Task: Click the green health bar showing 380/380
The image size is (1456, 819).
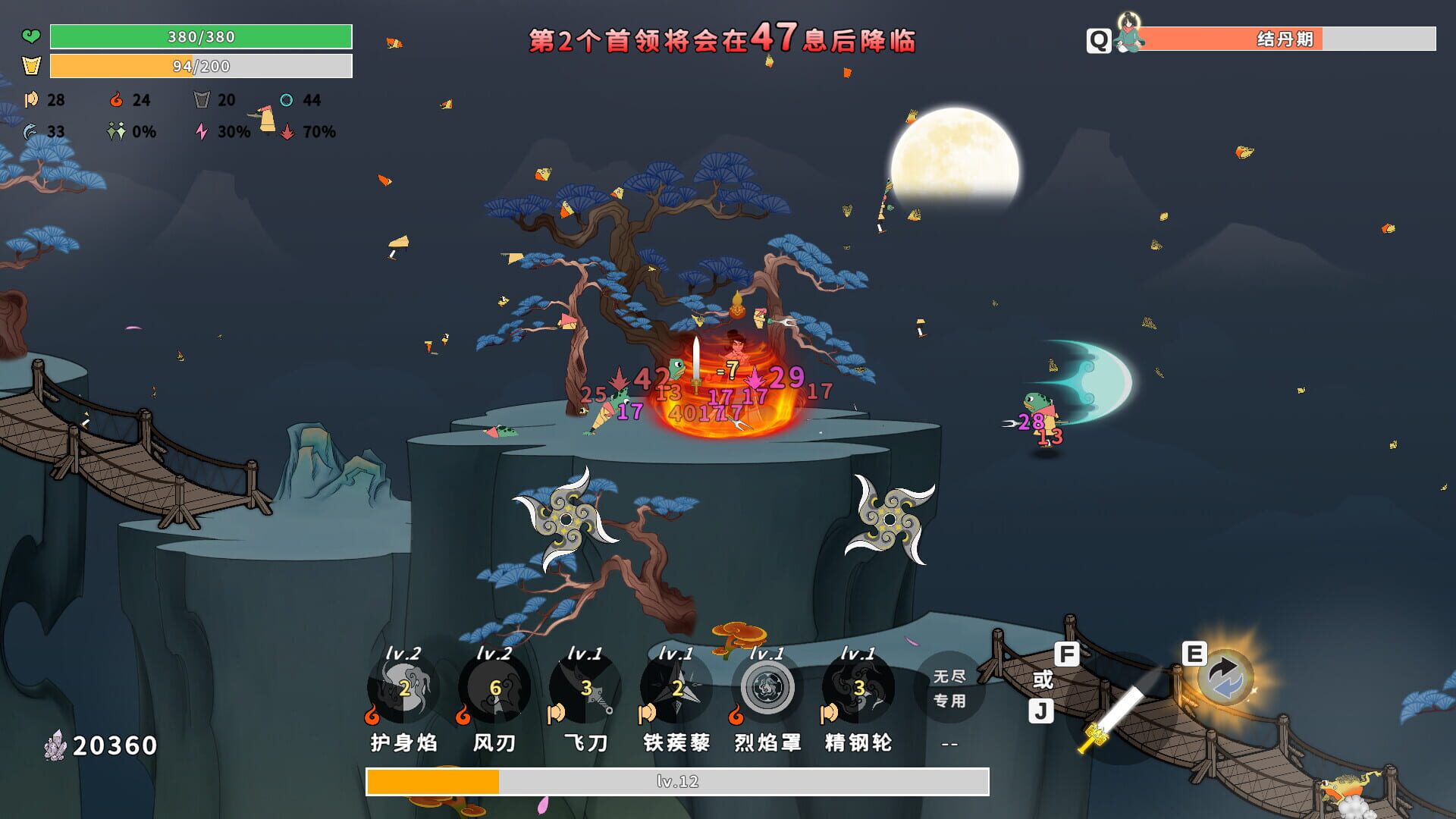Action: click(199, 35)
